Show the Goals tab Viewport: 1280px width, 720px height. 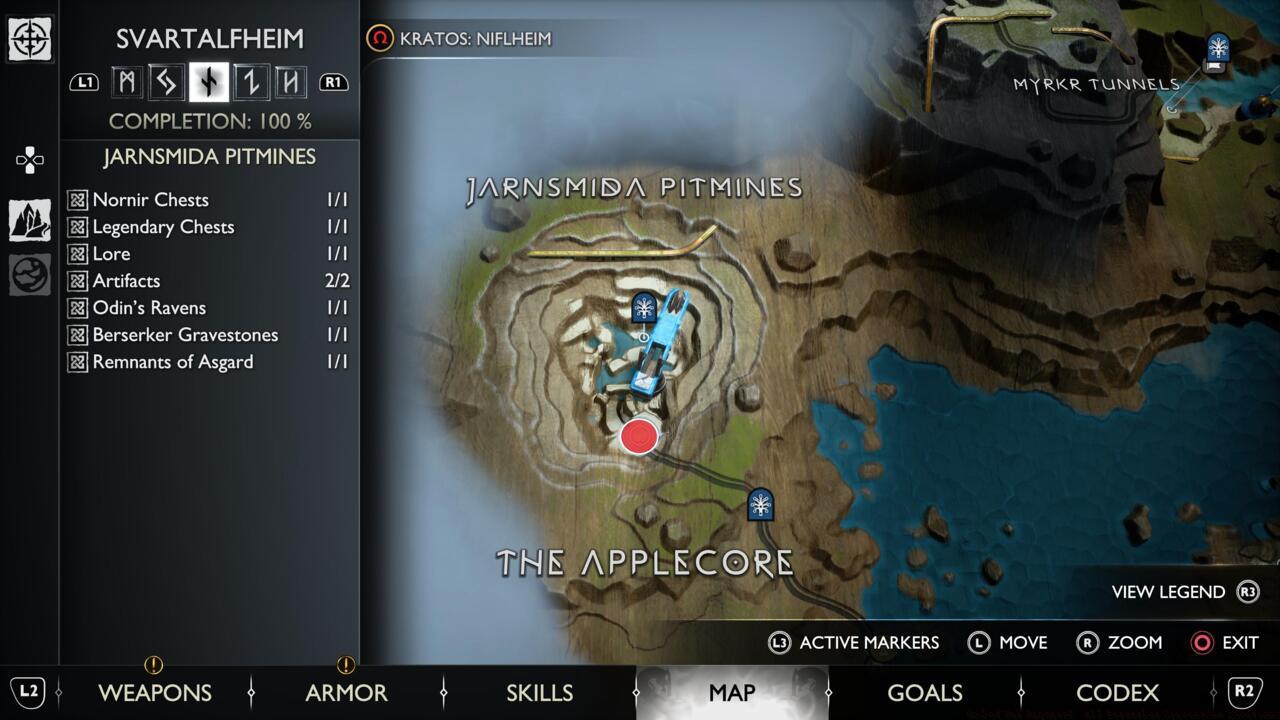(924, 692)
